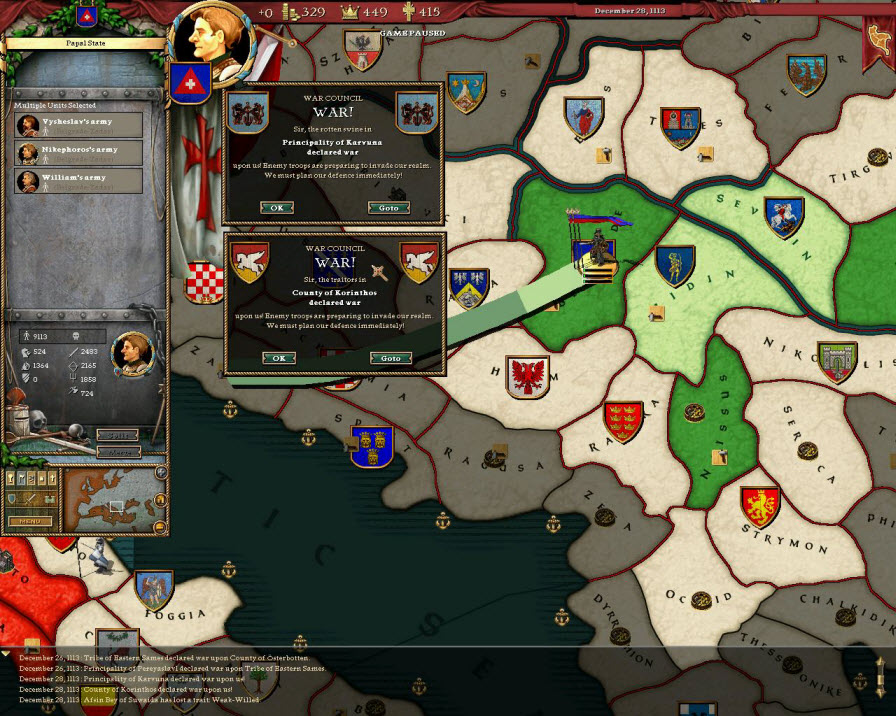Select Vysheslav's army in the unit list
The image size is (896, 716).
[x=79, y=125]
